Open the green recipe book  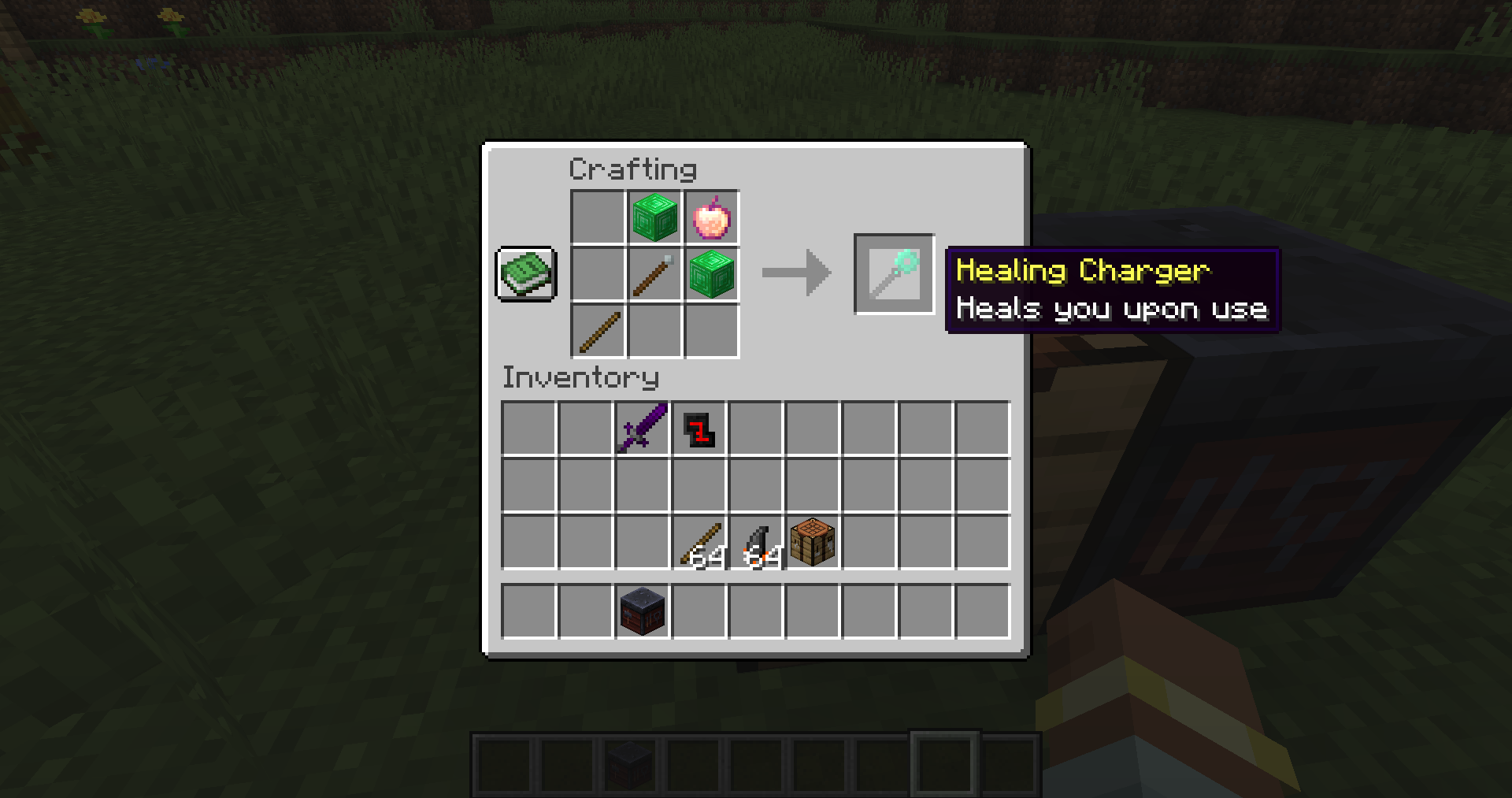coord(525,275)
